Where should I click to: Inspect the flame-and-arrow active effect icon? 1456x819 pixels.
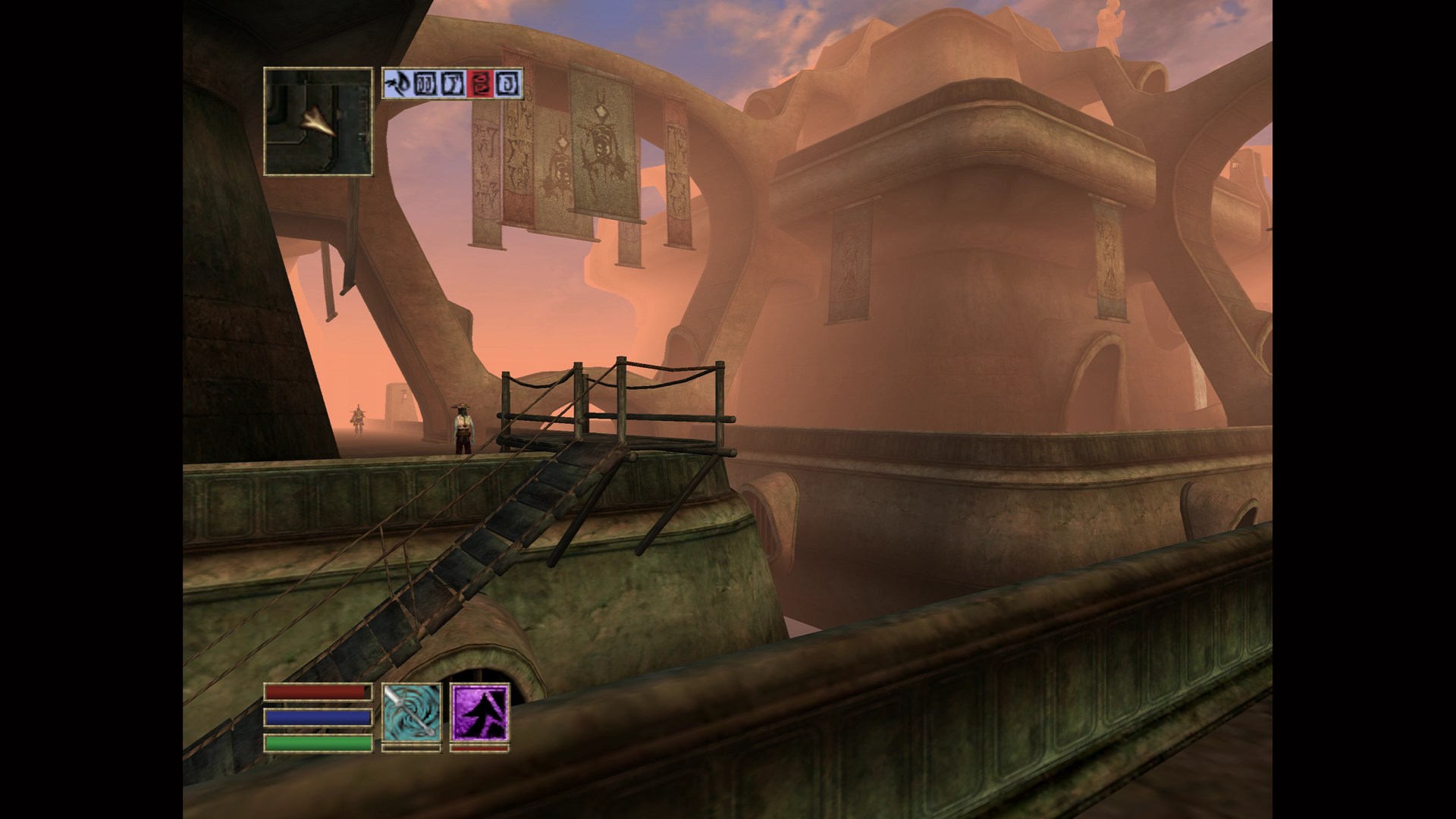coord(397,83)
